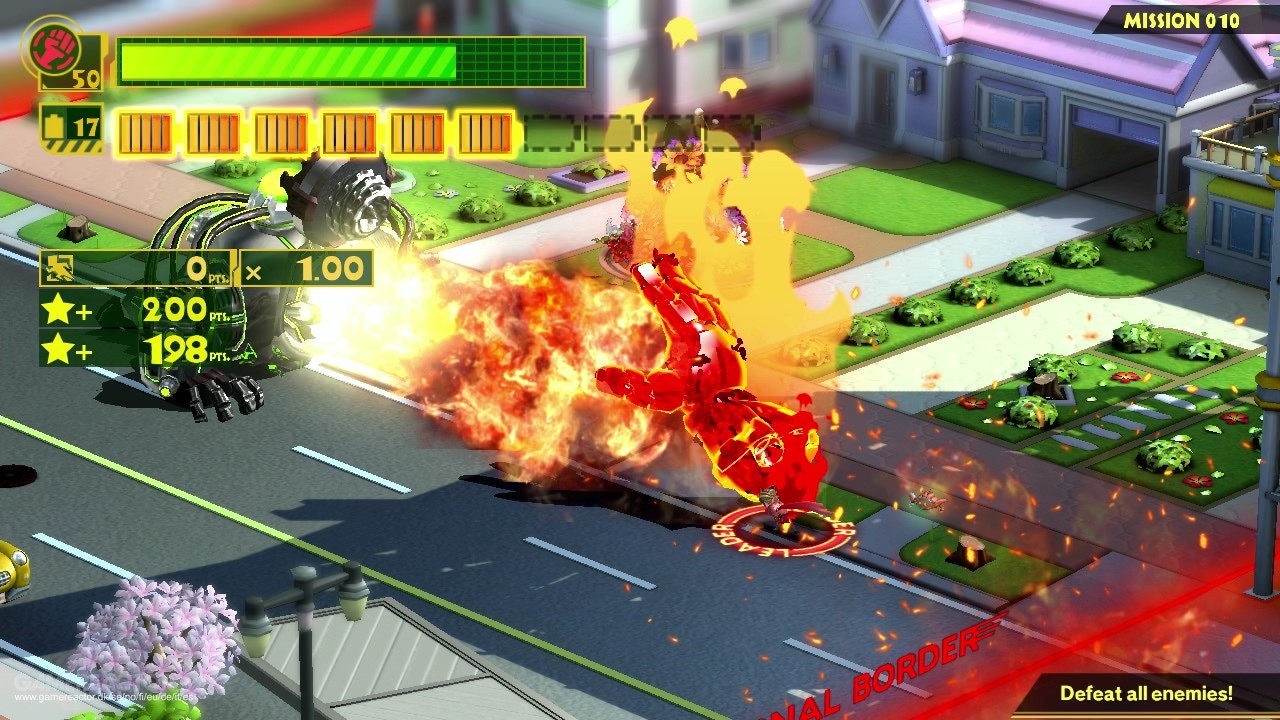
Task: Click the ×1.00 multiplier indicator
Action: click(x=307, y=268)
